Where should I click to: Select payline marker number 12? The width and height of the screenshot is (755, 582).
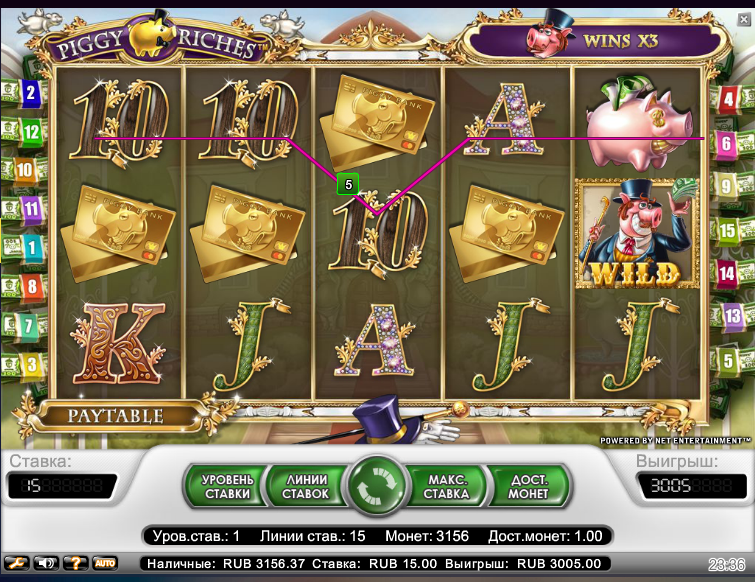coord(30,131)
